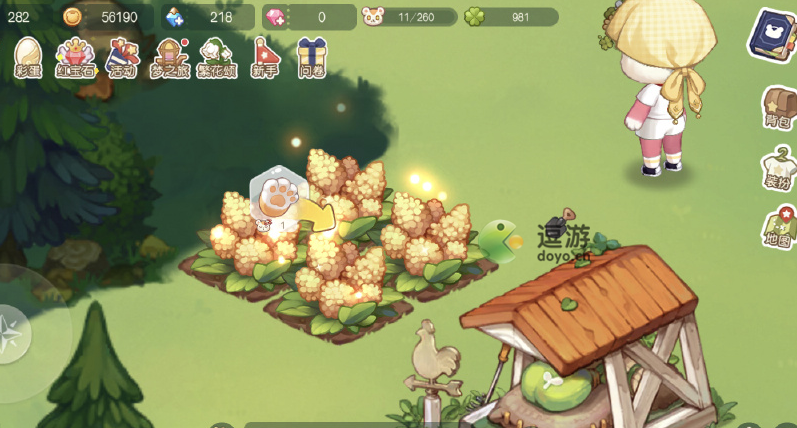Screen dimensions: 797x428
Task: Open the 问卷 survey gift box
Action: (x=312, y=57)
